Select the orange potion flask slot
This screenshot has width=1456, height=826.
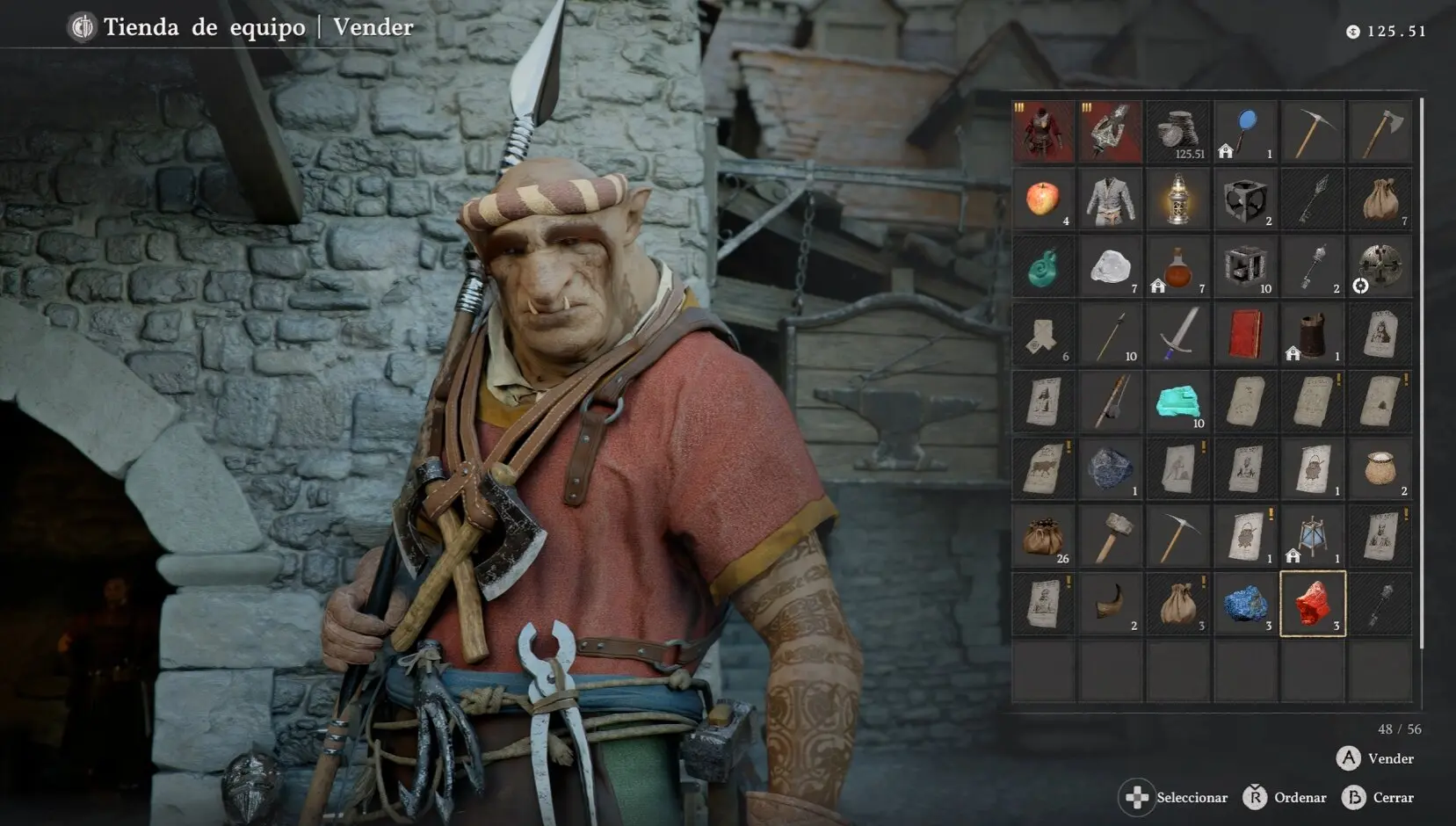(x=1177, y=267)
